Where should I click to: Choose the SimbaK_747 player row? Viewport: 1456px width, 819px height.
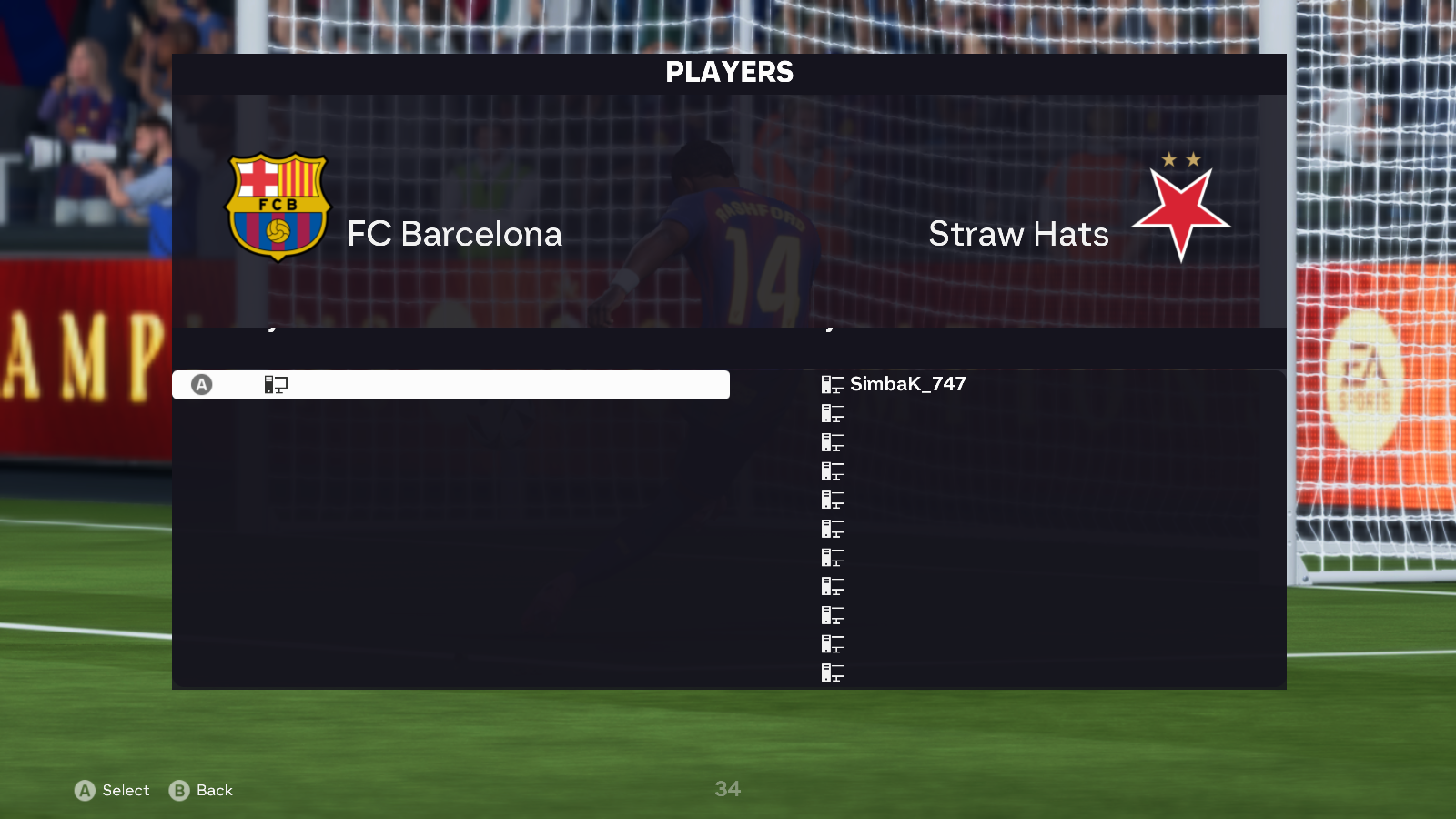coord(906,385)
